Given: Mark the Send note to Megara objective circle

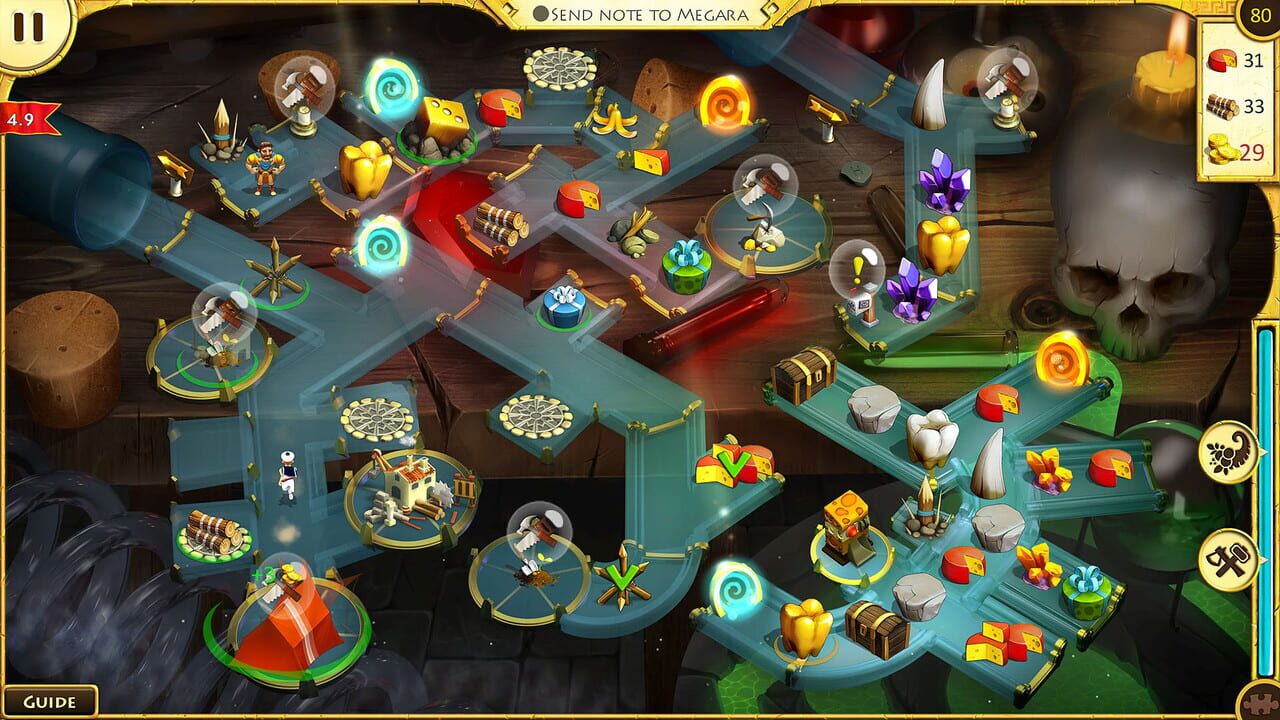Looking at the screenshot, I should click(541, 13).
